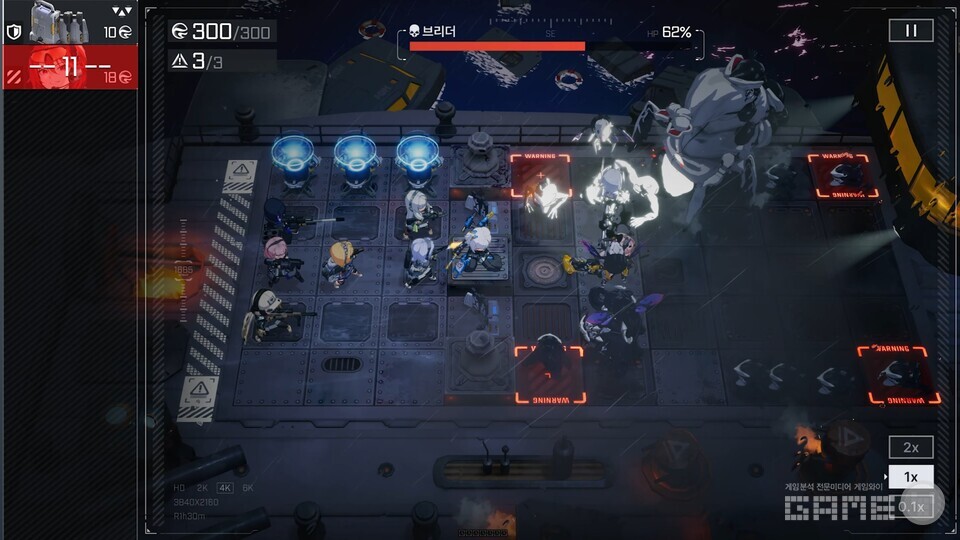Pause the battle

[x=911, y=30]
